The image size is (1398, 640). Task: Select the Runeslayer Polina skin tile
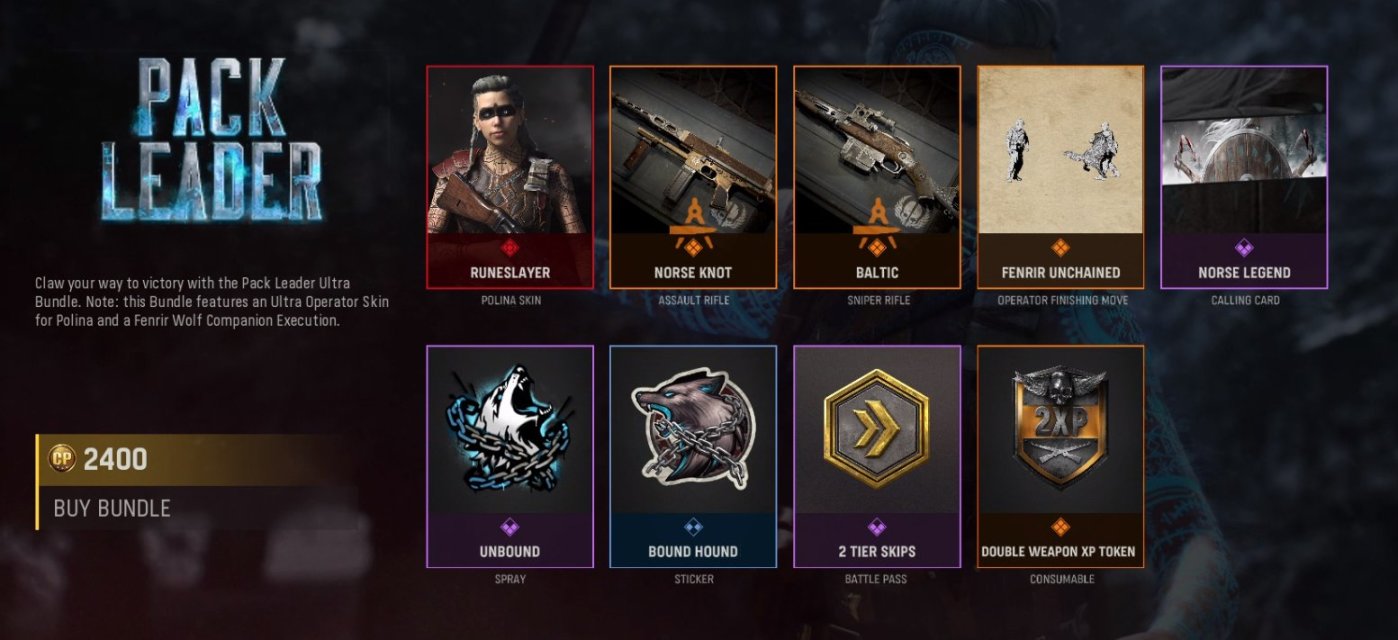tap(510, 177)
